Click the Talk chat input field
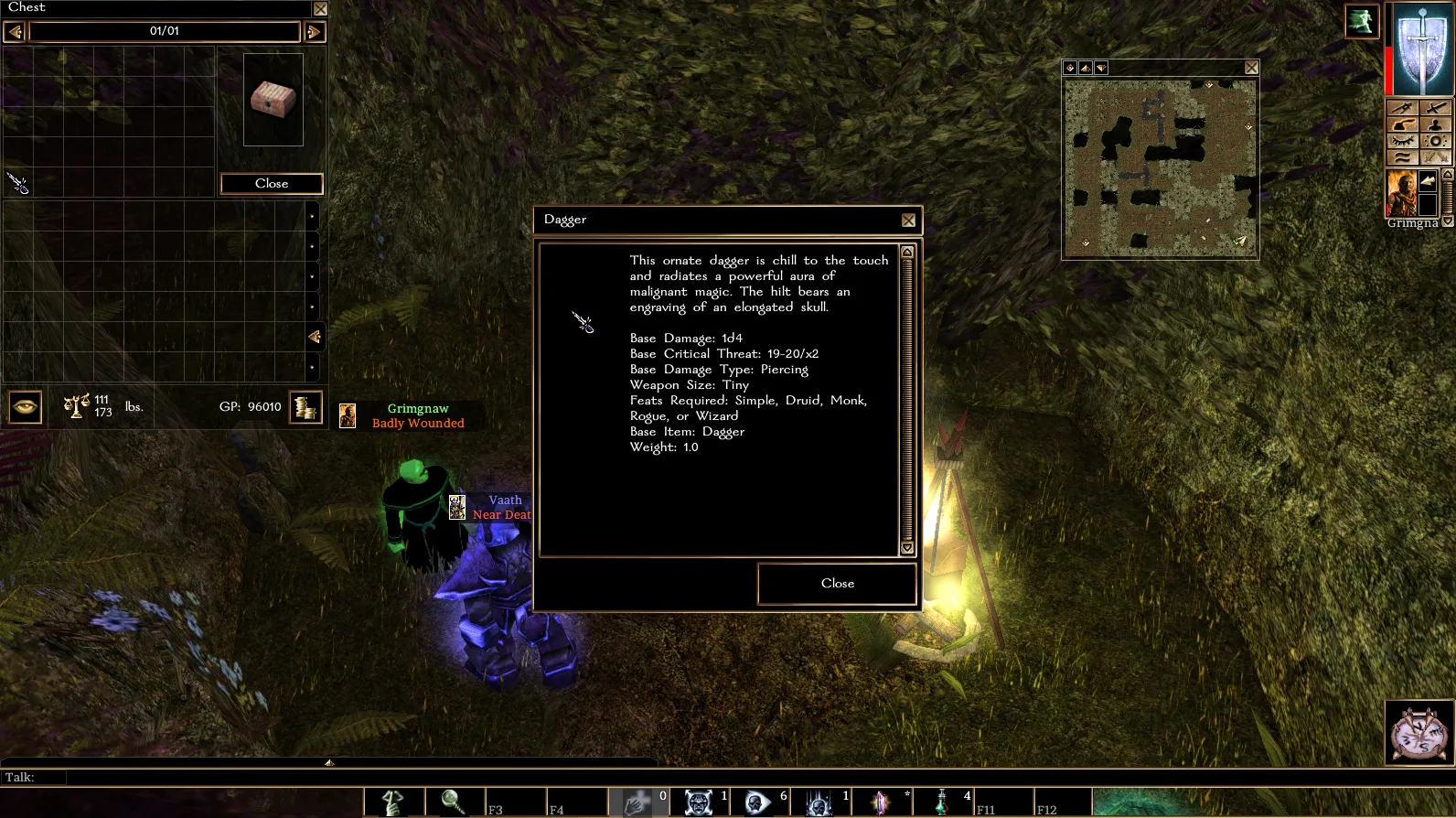1456x818 pixels. pos(366,778)
